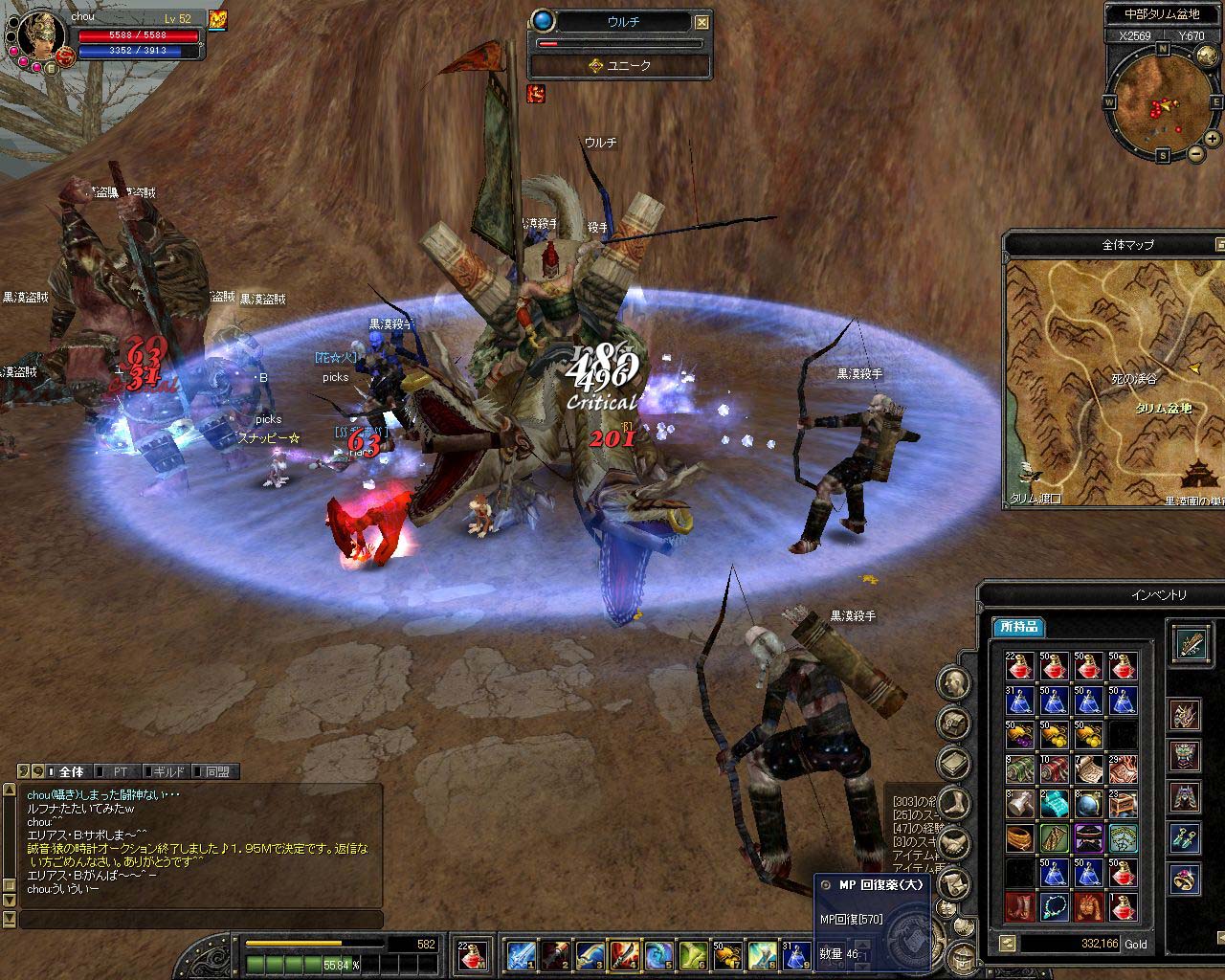Select the 所持品 inventory tab

click(1018, 628)
